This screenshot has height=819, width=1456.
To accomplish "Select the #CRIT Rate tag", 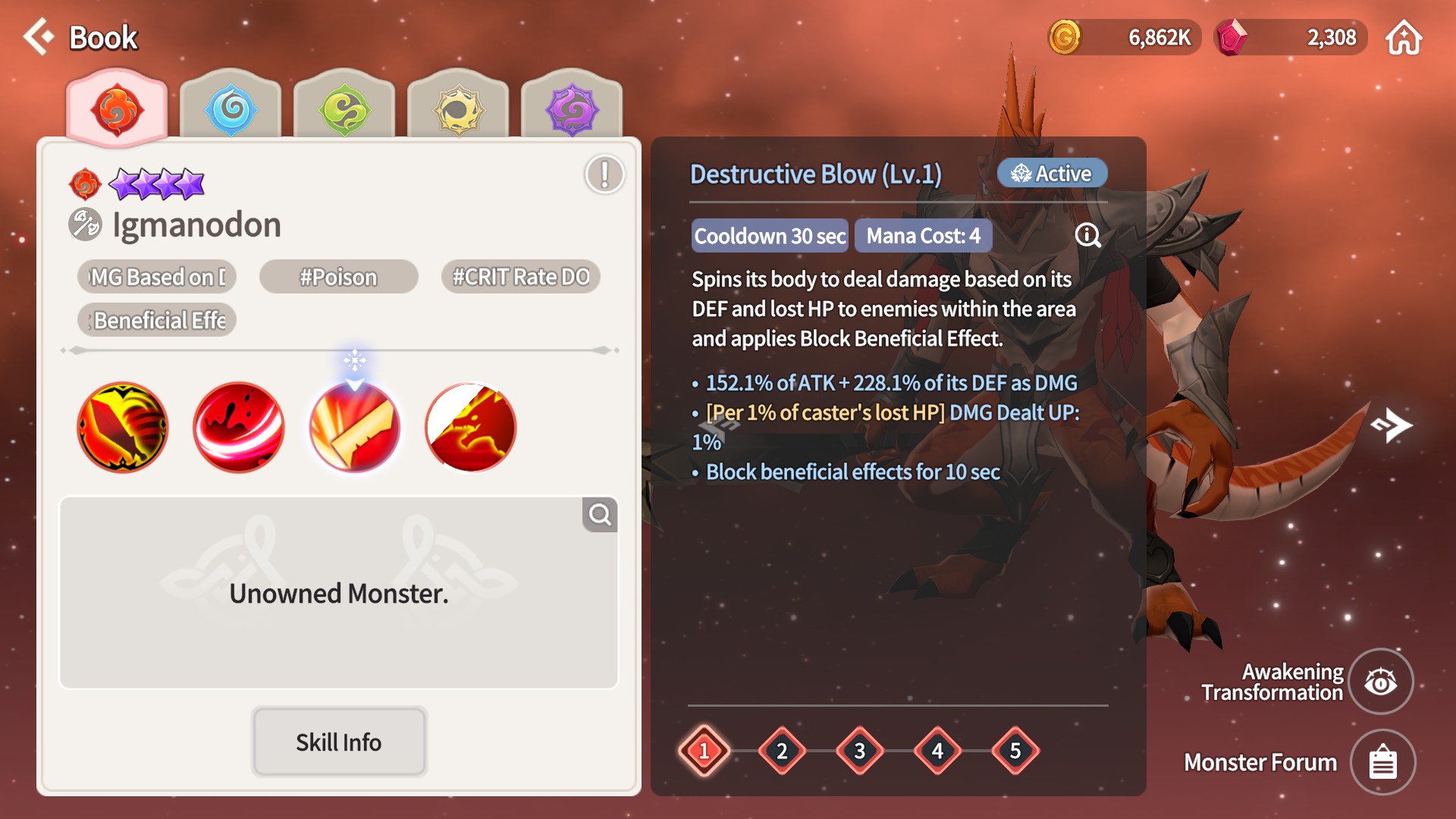I will pos(521,277).
